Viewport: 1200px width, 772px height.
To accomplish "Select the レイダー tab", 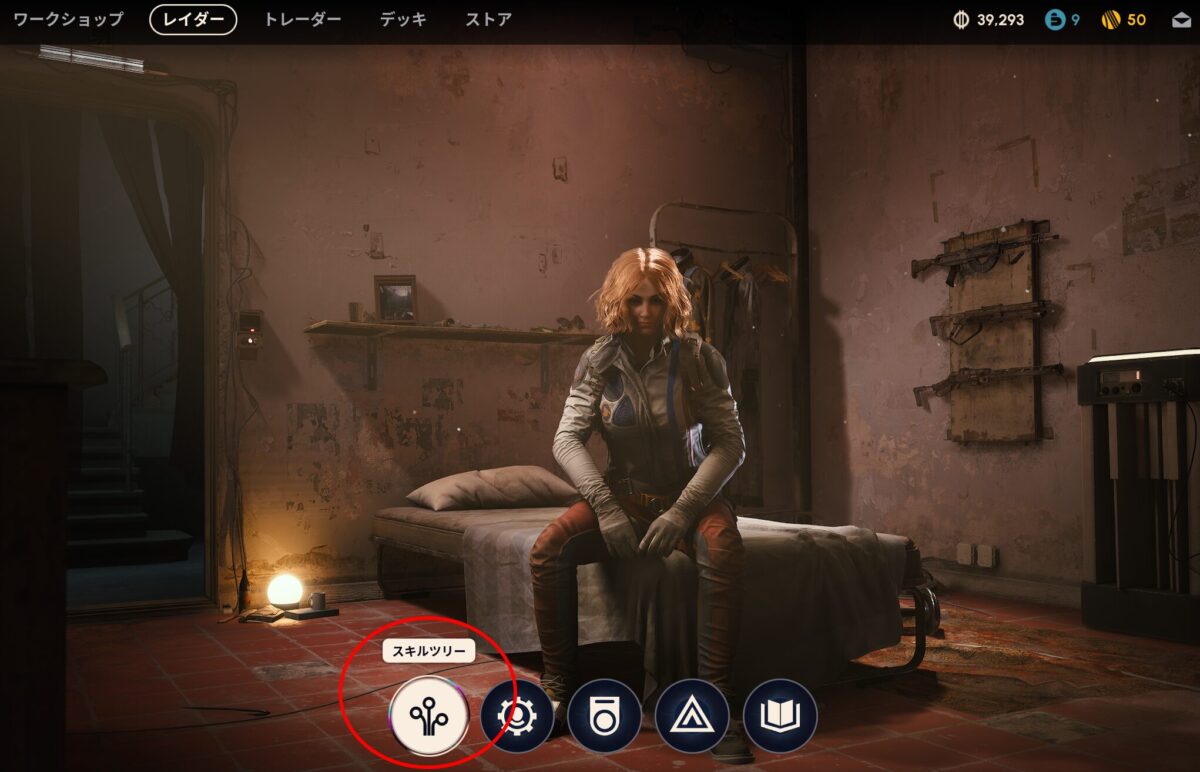I will [193, 20].
